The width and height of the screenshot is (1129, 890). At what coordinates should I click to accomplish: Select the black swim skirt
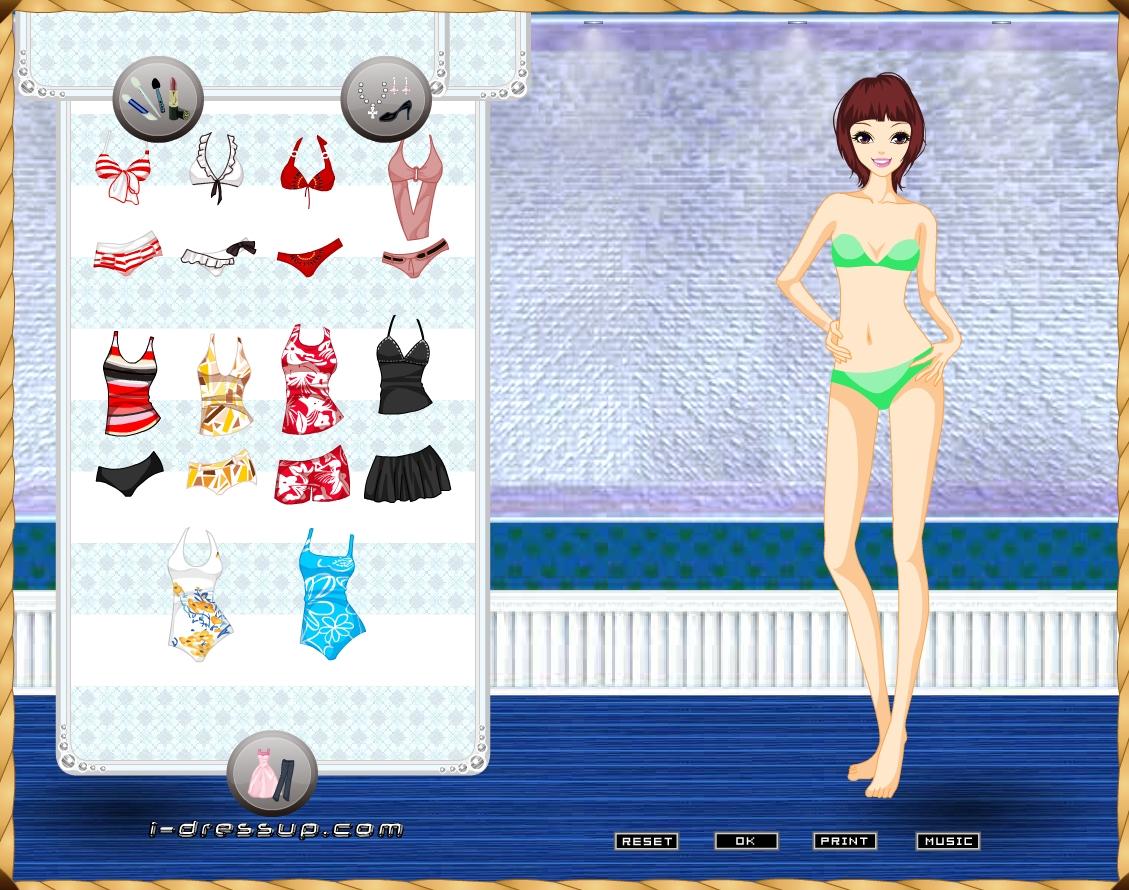click(407, 474)
